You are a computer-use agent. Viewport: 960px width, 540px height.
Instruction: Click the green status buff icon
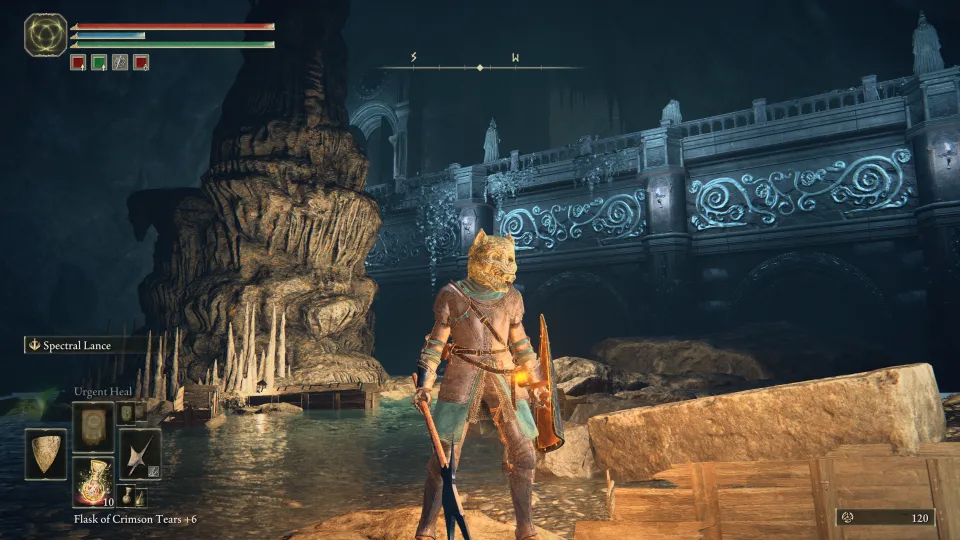pos(99,62)
